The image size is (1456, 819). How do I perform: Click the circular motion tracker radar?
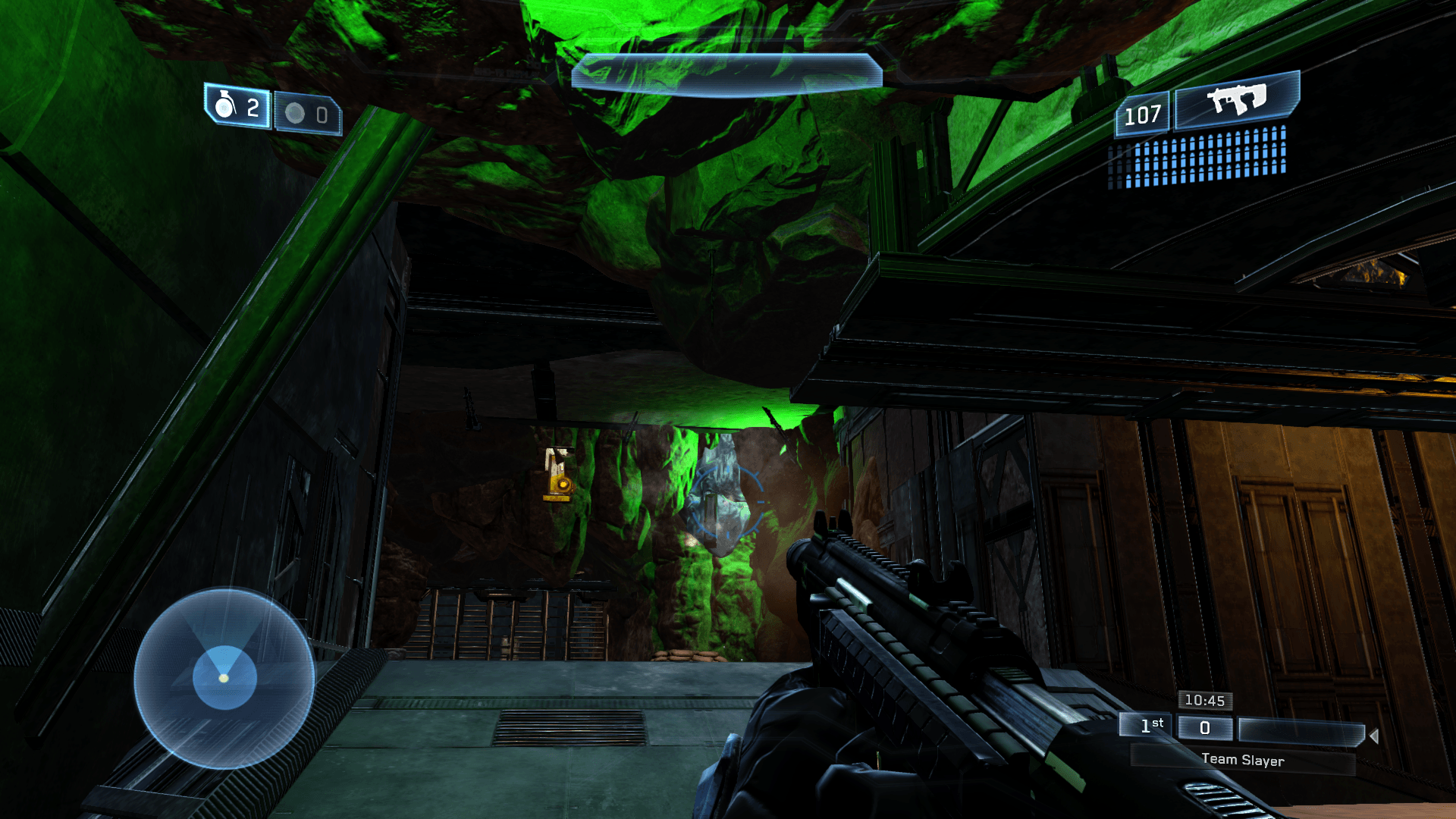[x=224, y=677]
